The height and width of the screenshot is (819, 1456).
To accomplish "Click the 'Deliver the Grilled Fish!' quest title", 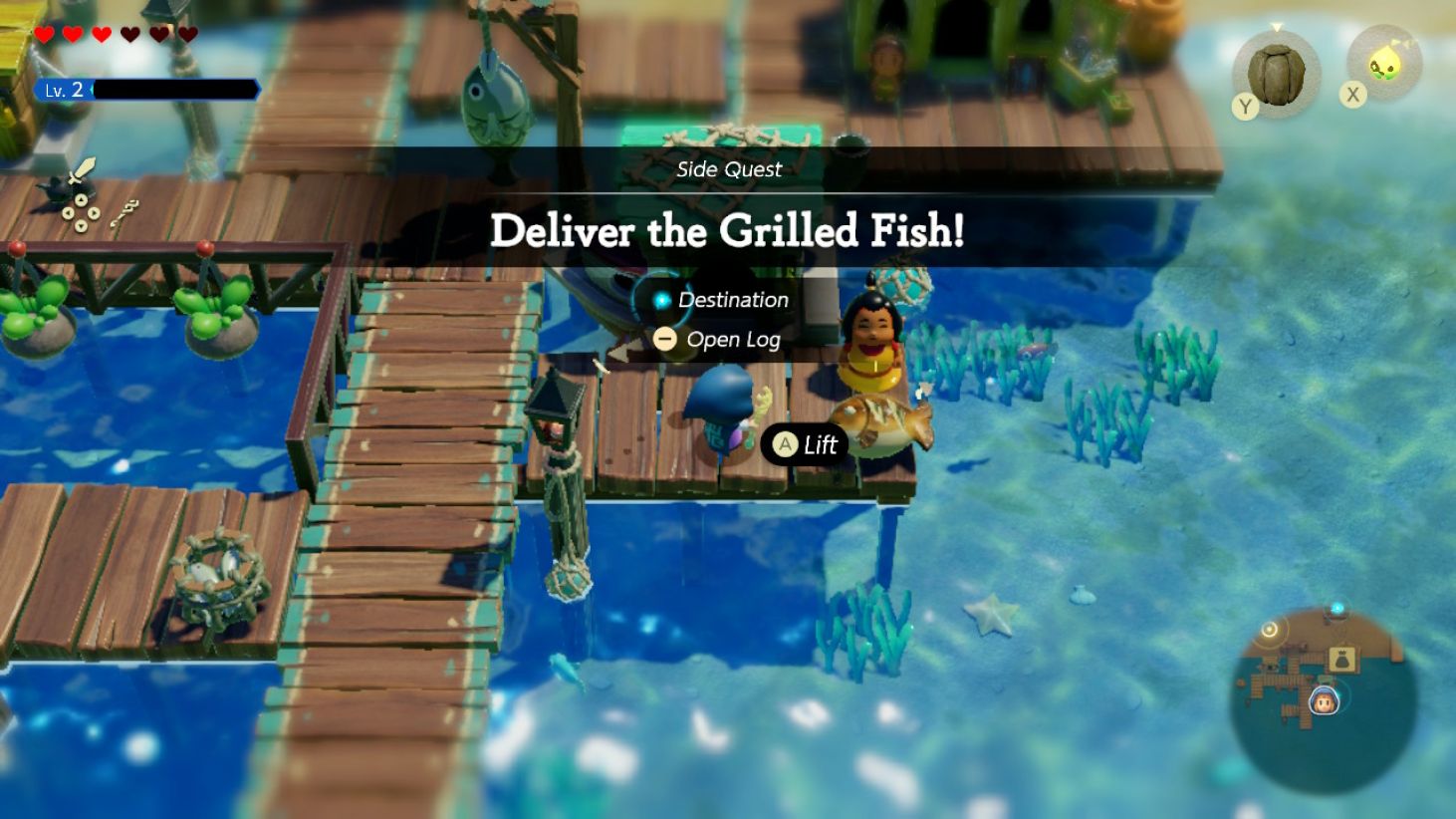I will [728, 233].
